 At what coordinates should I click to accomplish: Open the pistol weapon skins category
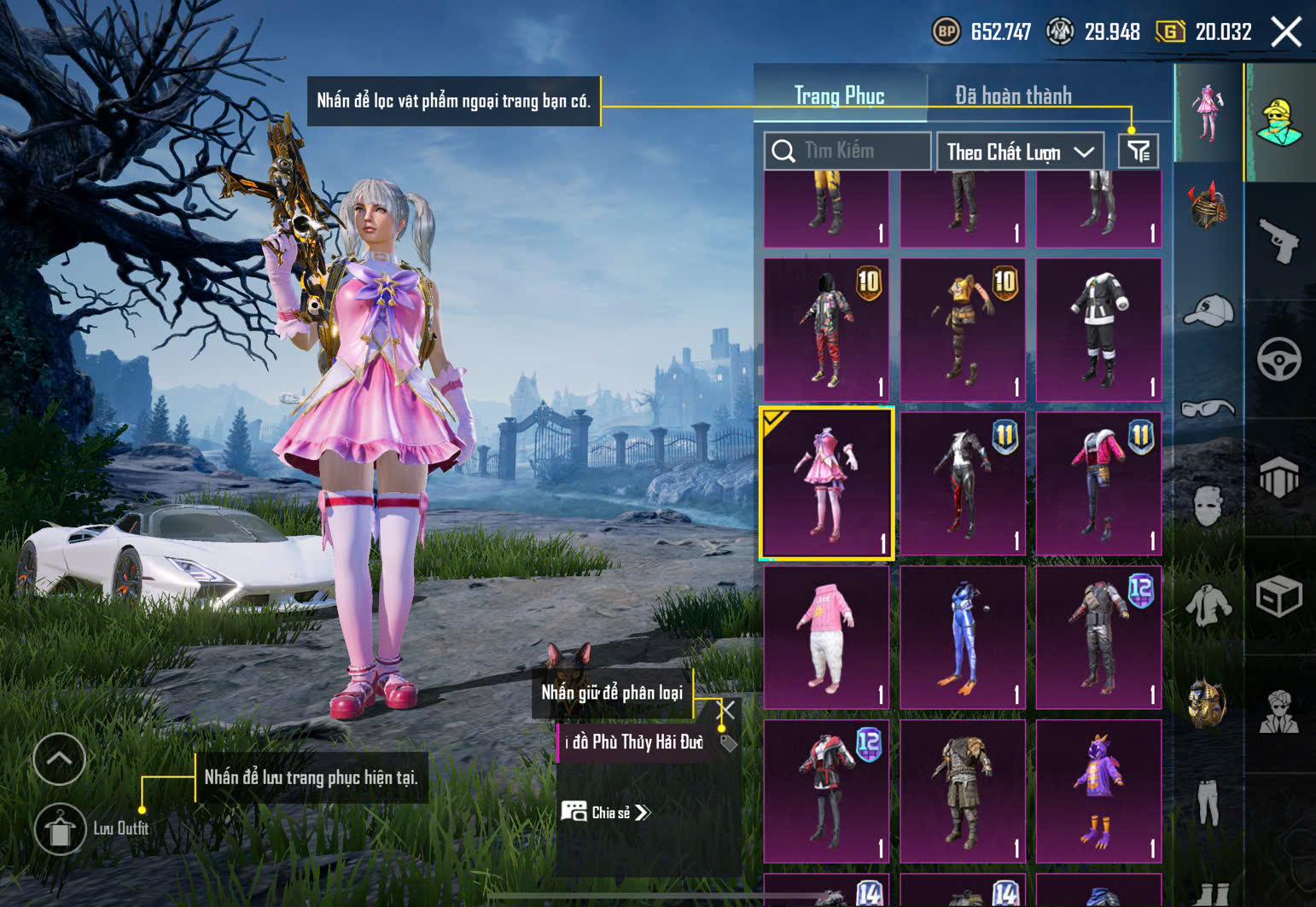[1278, 242]
